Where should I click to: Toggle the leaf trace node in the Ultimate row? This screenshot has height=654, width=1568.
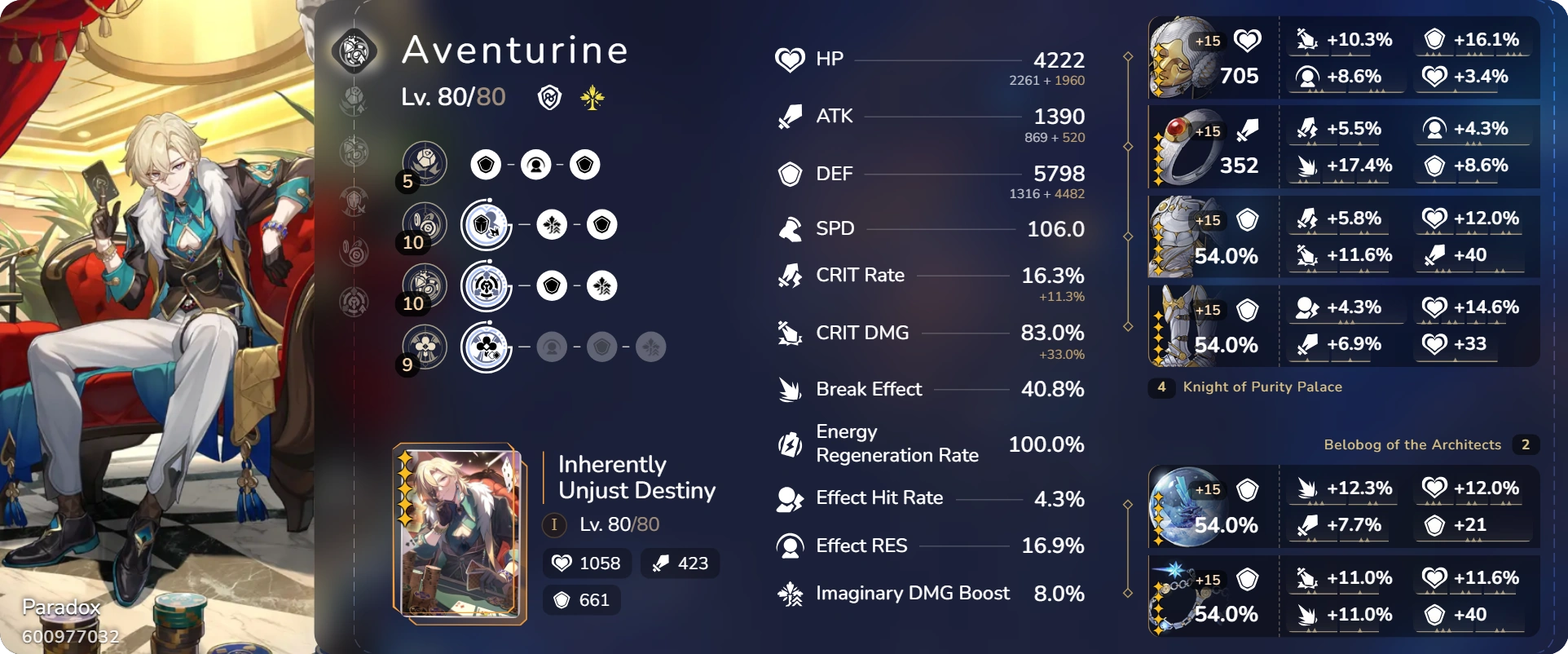[x=602, y=285]
